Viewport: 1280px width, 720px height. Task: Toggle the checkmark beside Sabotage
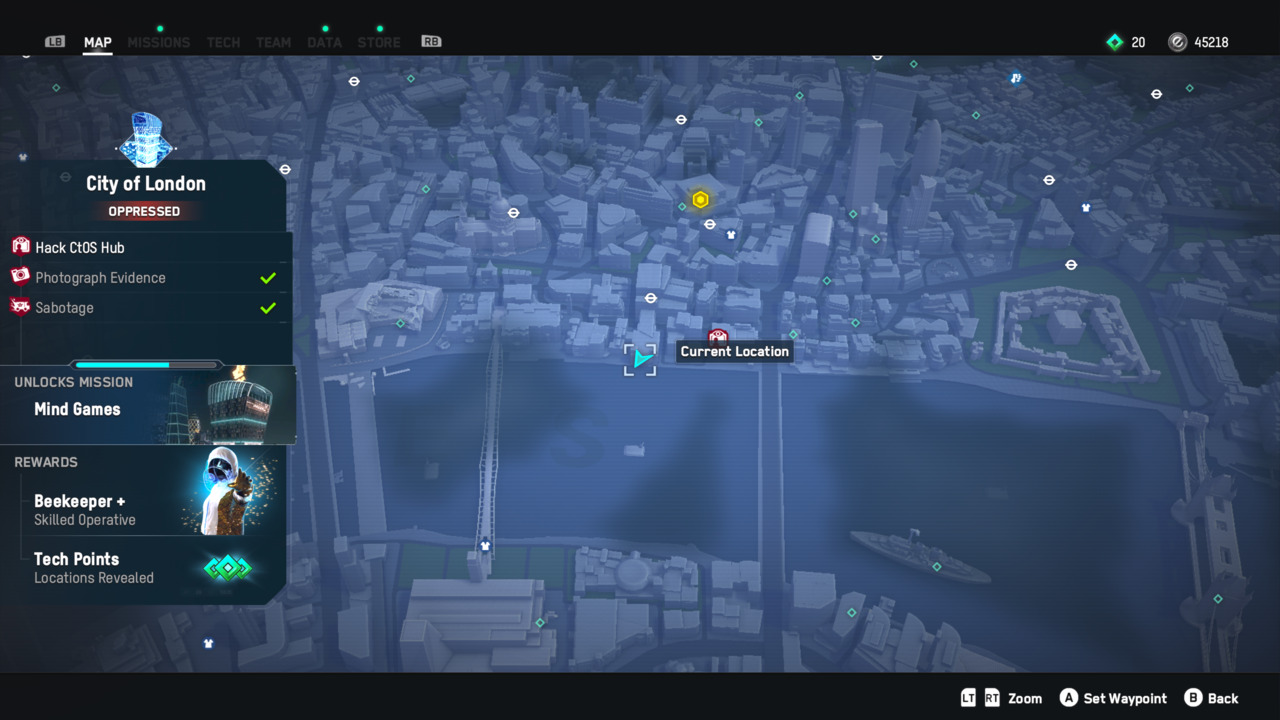[x=268, y=307]
